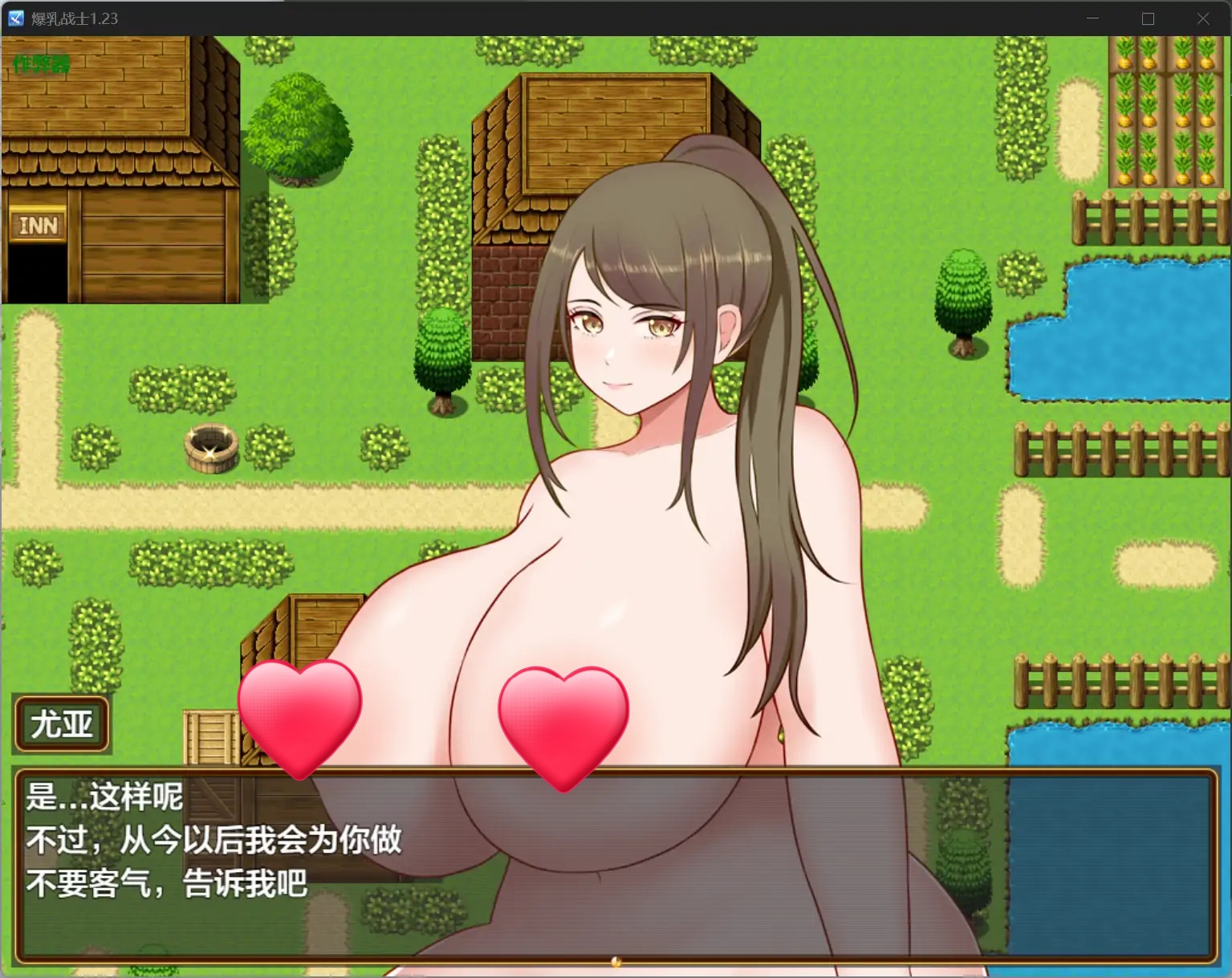Click the left pink heart censor icon
The width and height of the screenshot is (1232, 978).
pyautogui.click(x=299, y=717)
